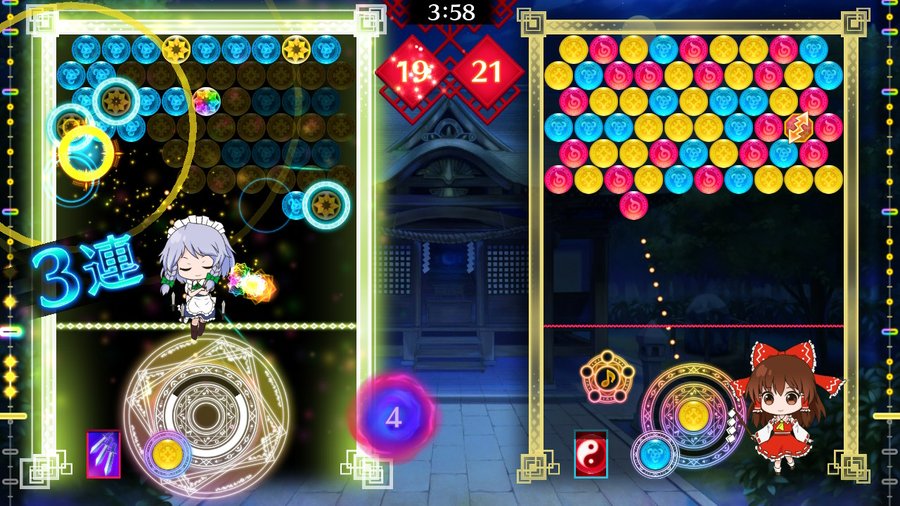Activate Reimu's yin-yang spell card
Viewport: 900px width, 506px height.
pyautogui.click(x=590, y=454)
